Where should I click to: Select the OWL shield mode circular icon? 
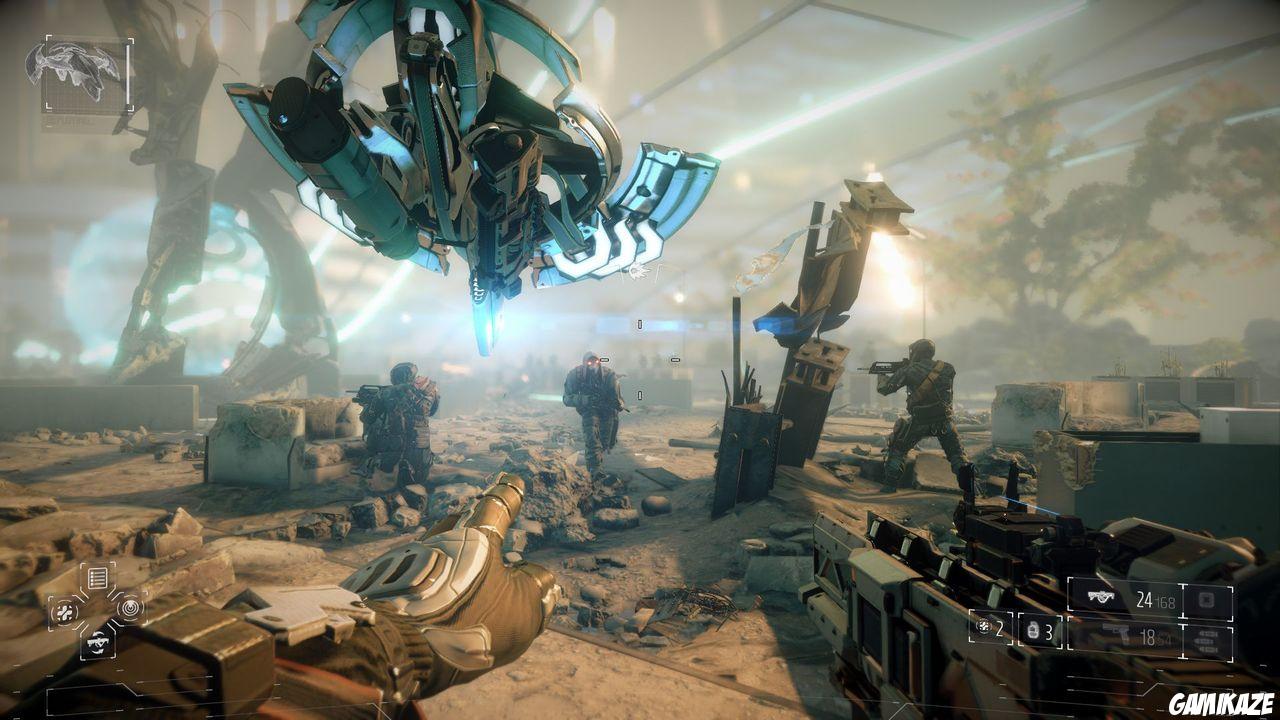(x=130, y=608)
